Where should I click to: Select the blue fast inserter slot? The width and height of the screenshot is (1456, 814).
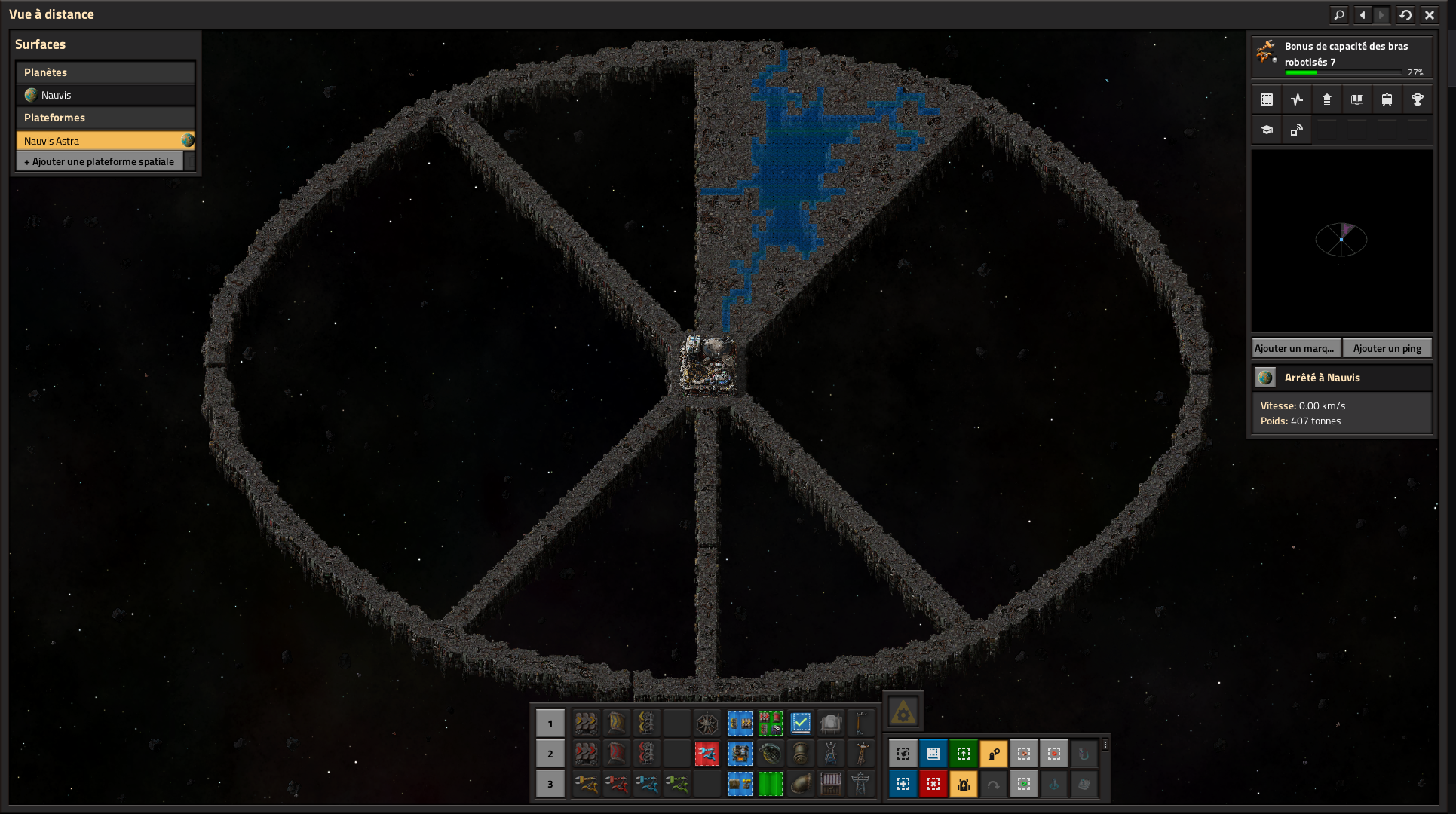[x=646, y=784]
